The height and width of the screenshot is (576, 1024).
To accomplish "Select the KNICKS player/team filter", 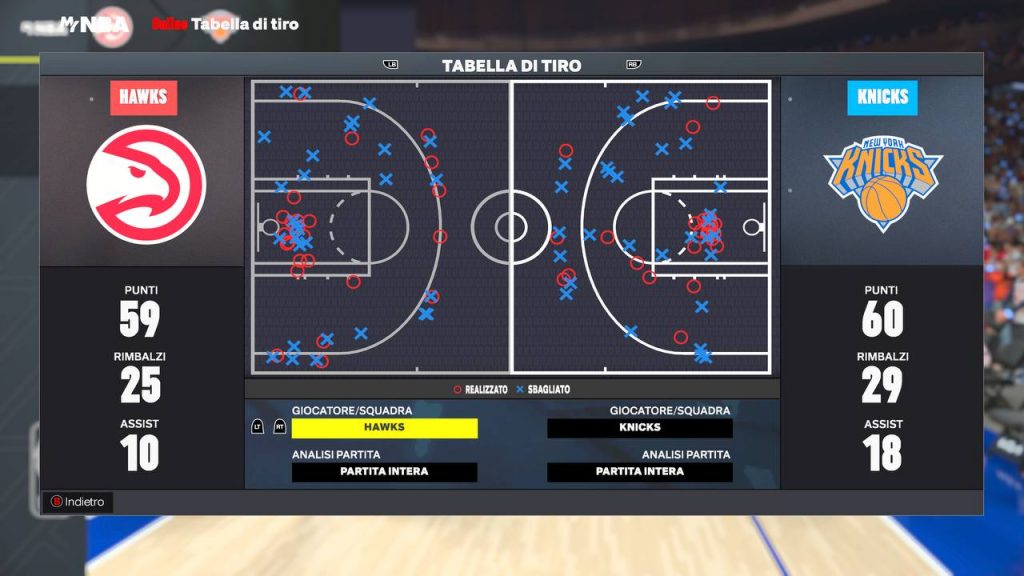I will (640, 428).
